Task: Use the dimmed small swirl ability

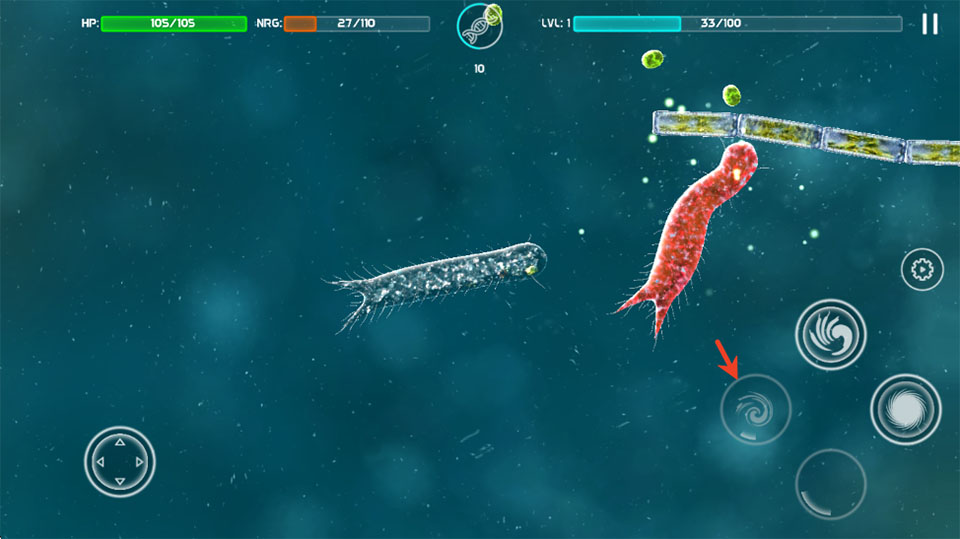Action: coord(755,409)
